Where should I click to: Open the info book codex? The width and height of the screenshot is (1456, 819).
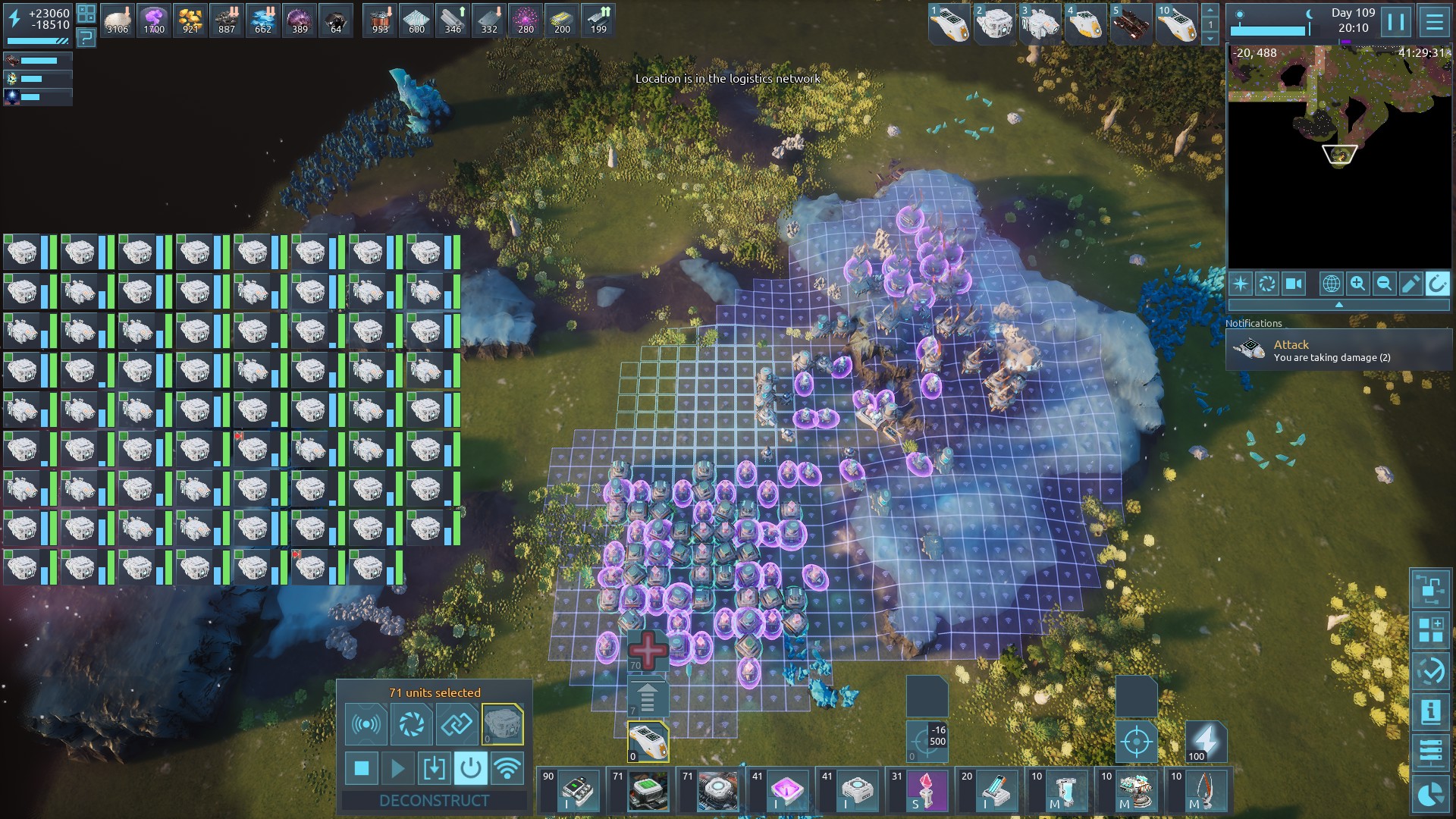1430,713
